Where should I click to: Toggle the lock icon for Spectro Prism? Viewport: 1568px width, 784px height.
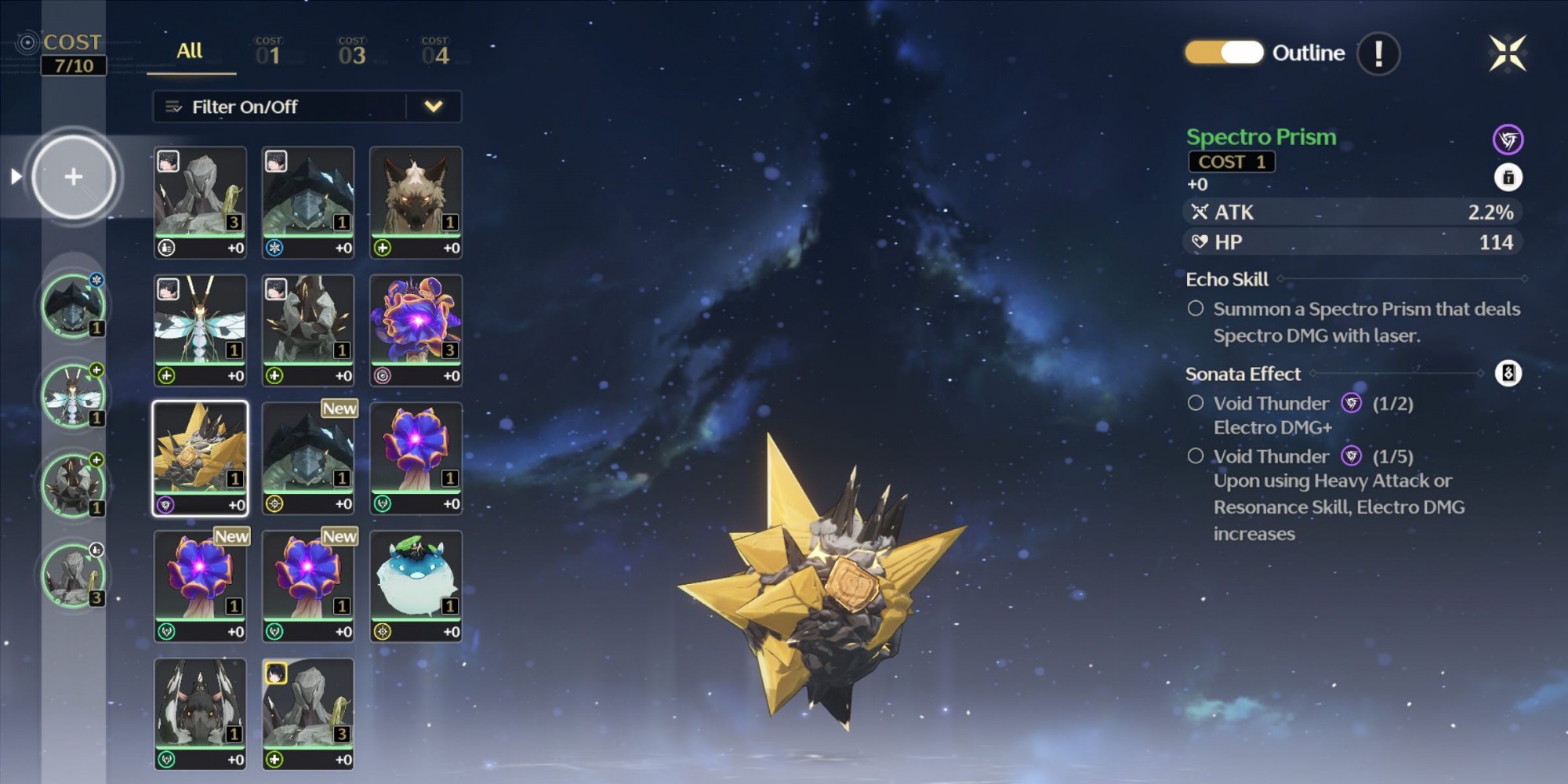[1508, 178]
